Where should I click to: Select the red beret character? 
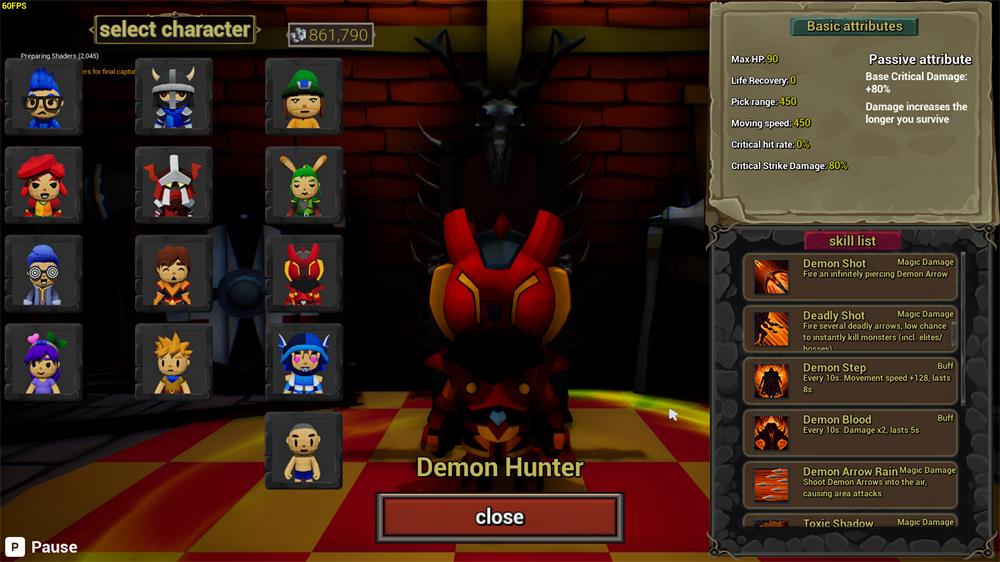(43, 186)
